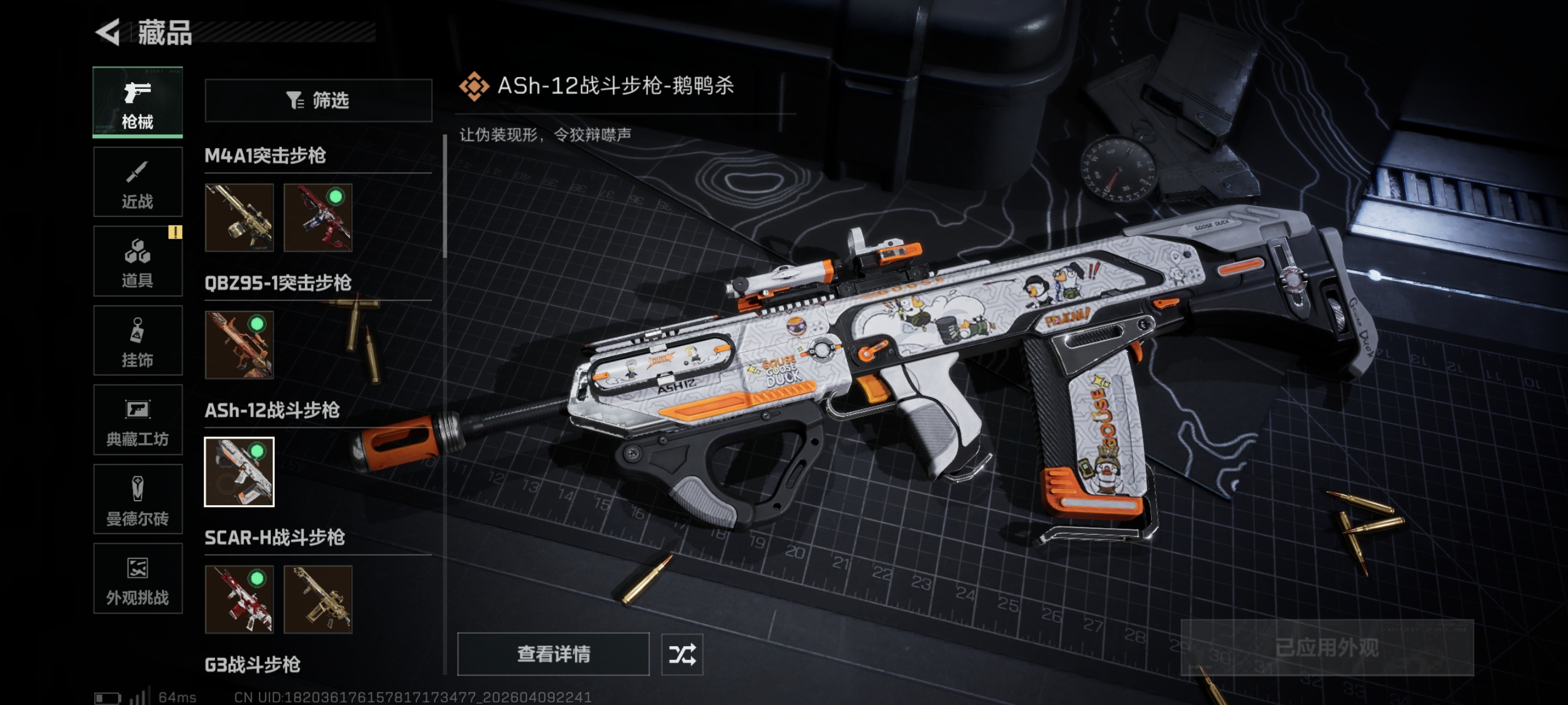Image resolution: width=1568 pixels, height=705 pixels.
Task: Select the 道具 items category
Action: [137, 261]
